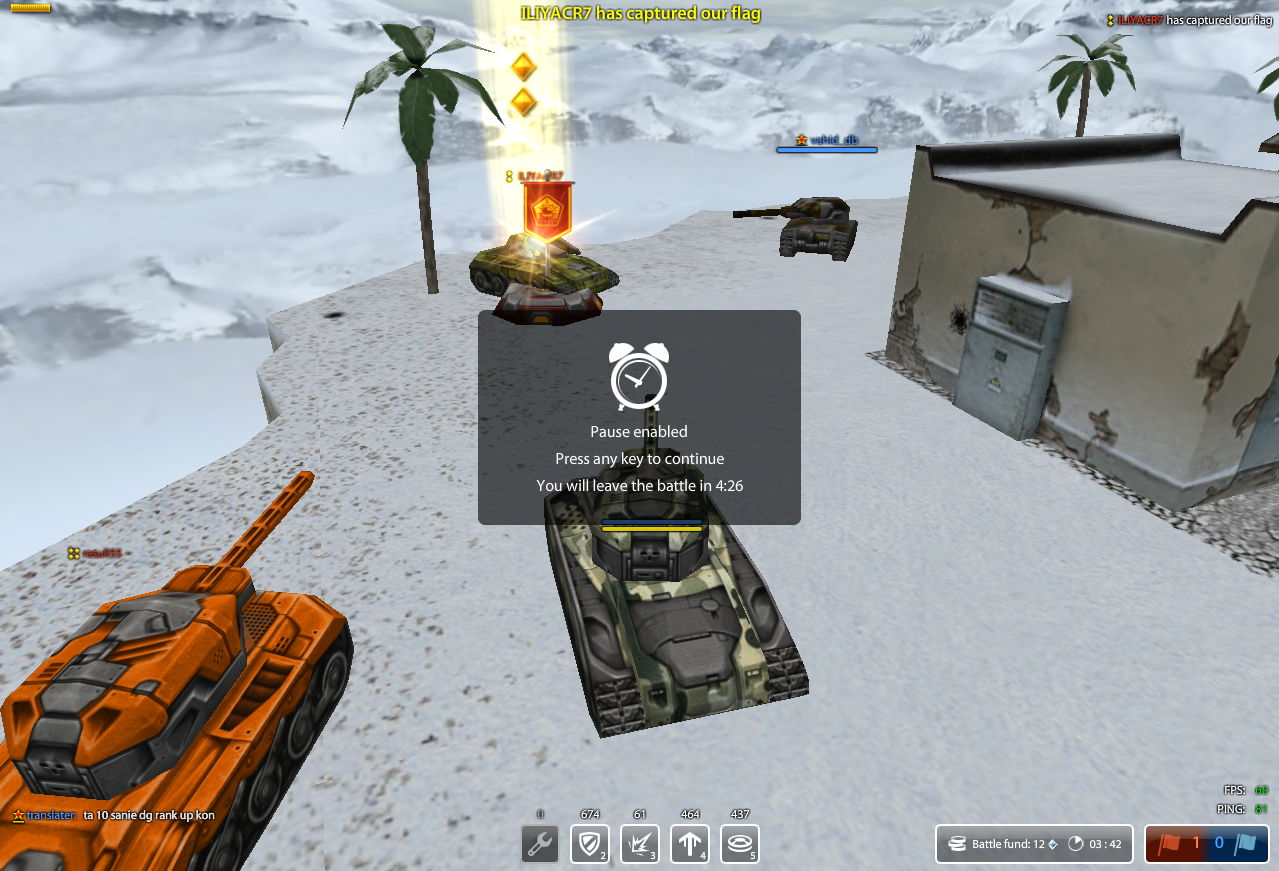Click the Pause enabled overlay panel
1279x871 pixels.
(x=639, y=417)
